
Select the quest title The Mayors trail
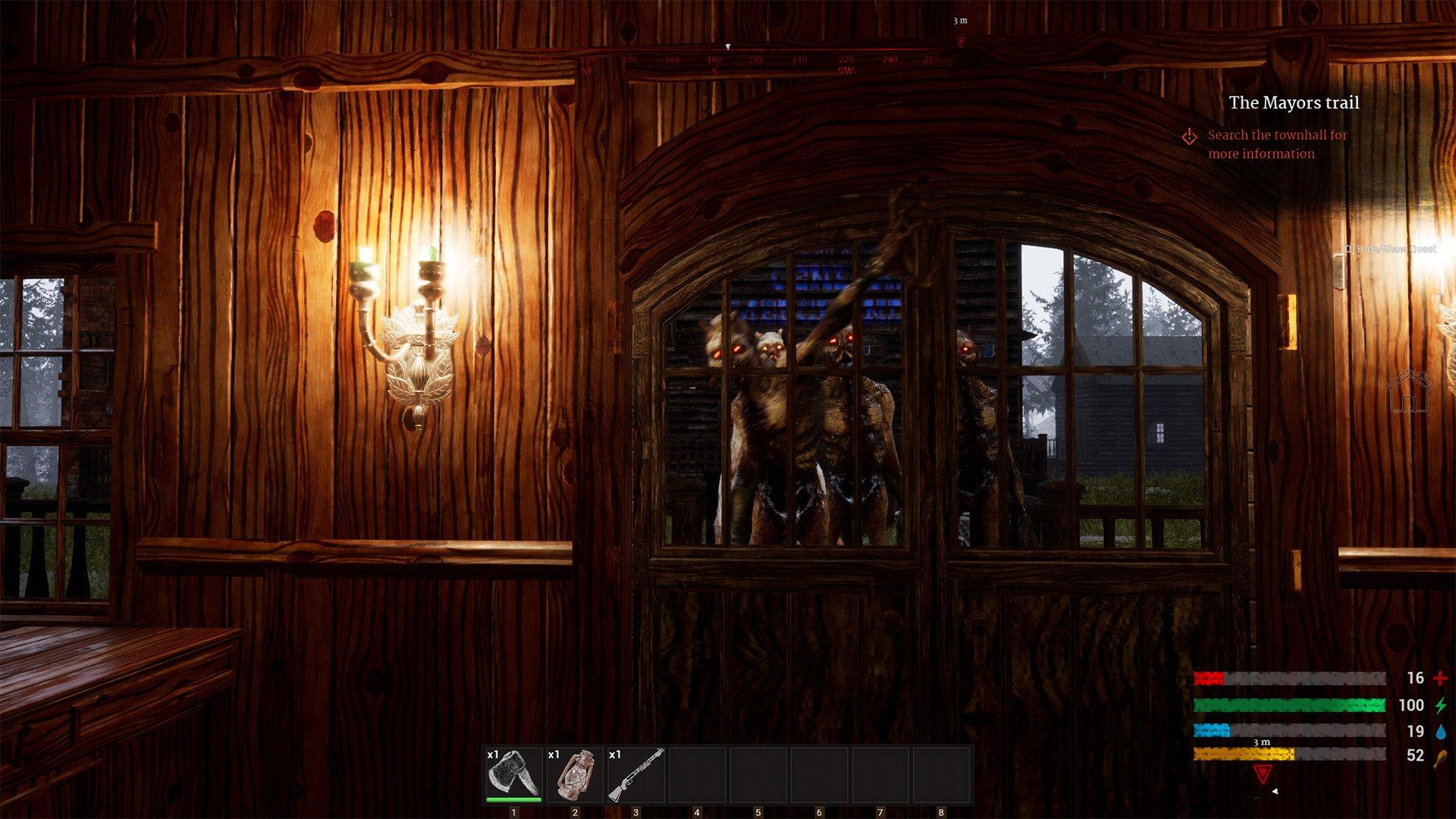tap(1294, 104)
